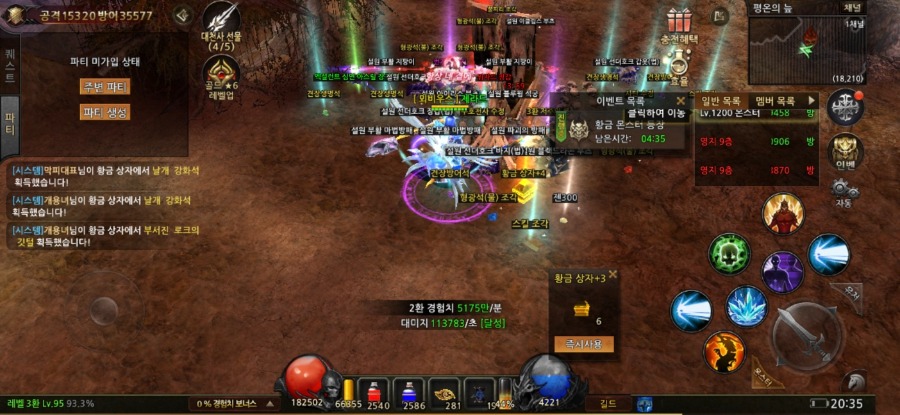
Task: Open the 골드 레벨업 icon
Action: (220, 73)
